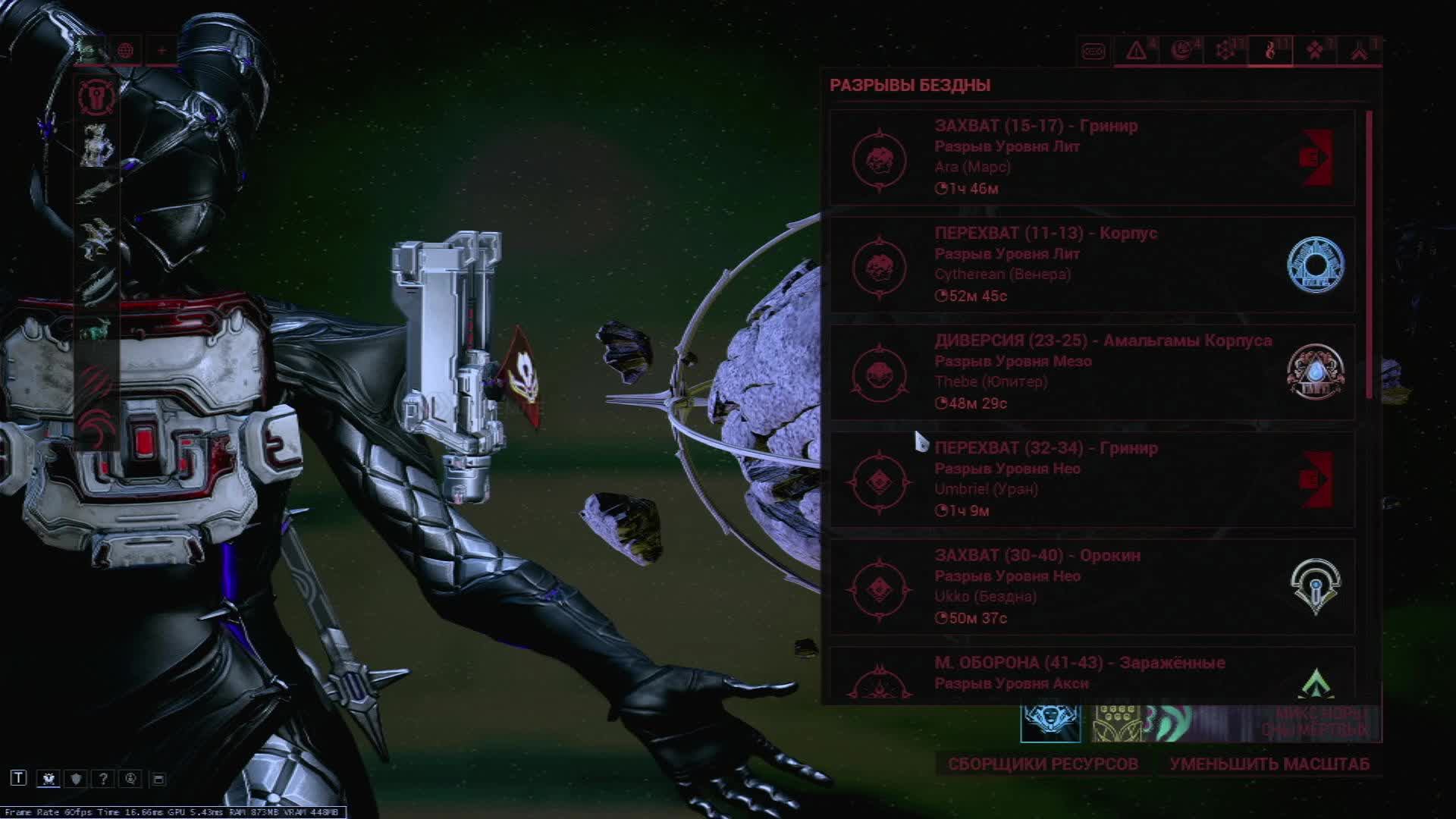This screenshot has height=819, width=1456.
Task: Click the question mark help icon
Action: click(x=103, y=779)
